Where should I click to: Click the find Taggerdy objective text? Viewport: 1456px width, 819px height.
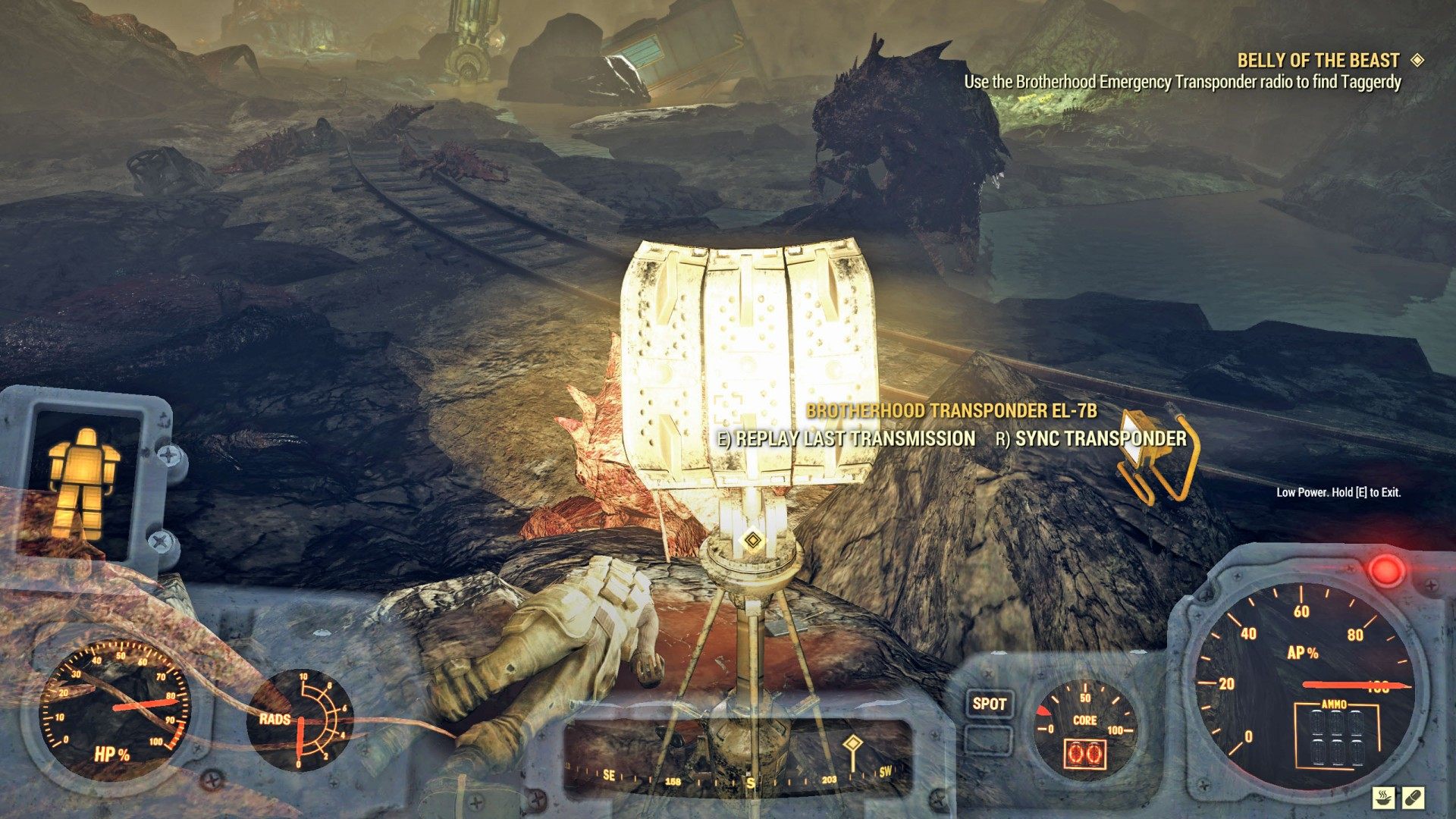click(x=1182, y=82)
